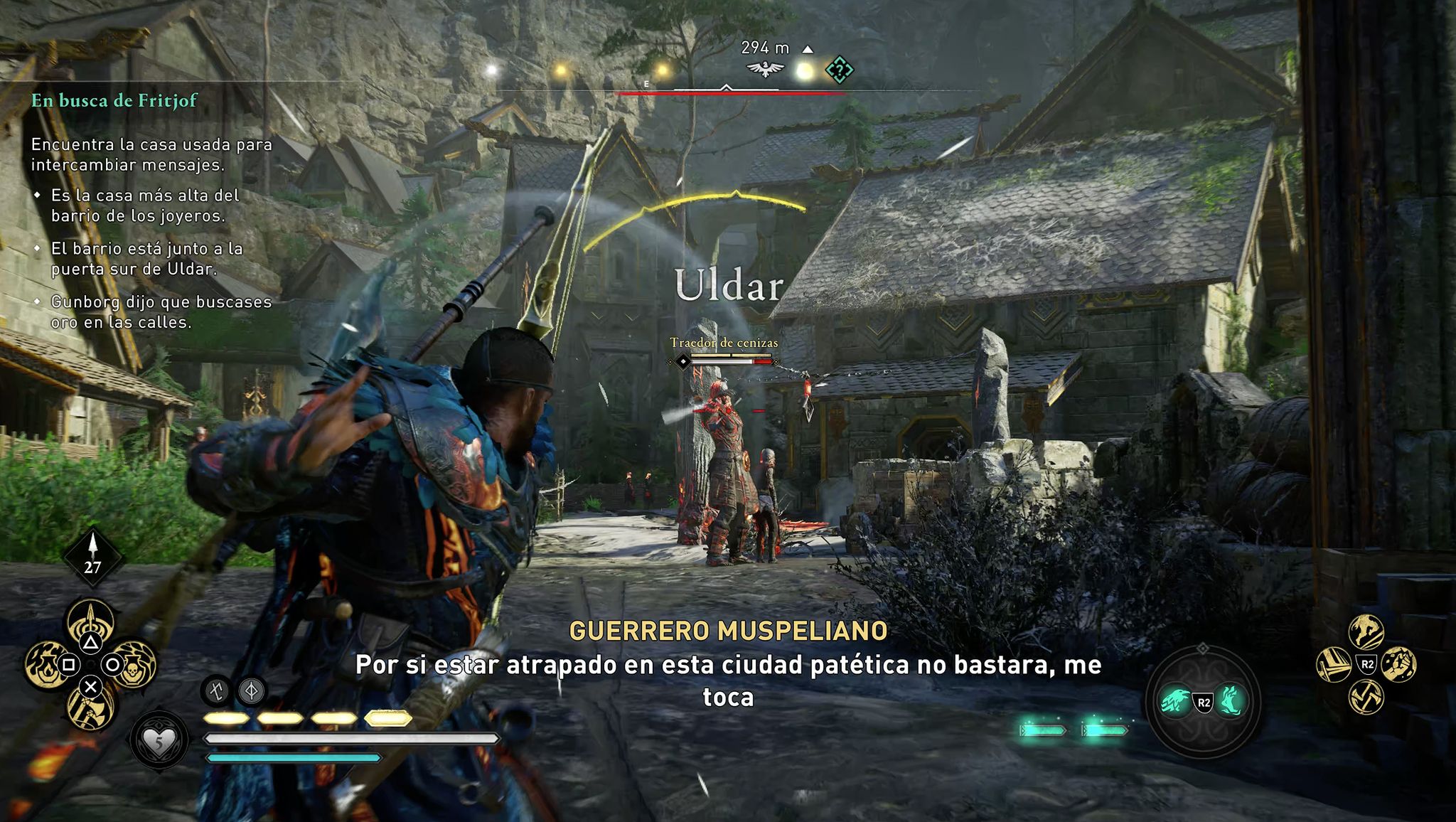
Task: Use the heart ration icon showing 5
Action: point(159,742)
